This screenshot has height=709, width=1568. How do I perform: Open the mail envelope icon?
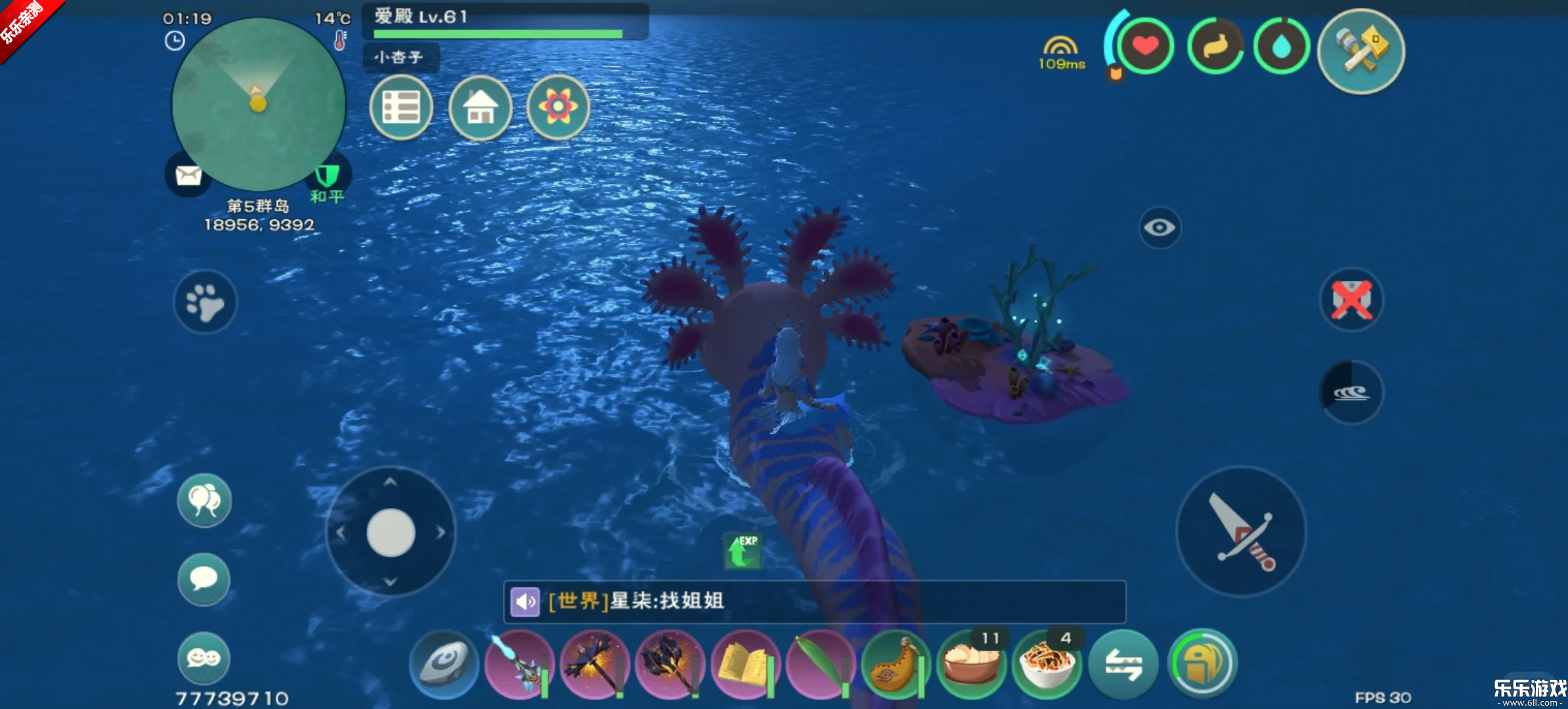188,175
